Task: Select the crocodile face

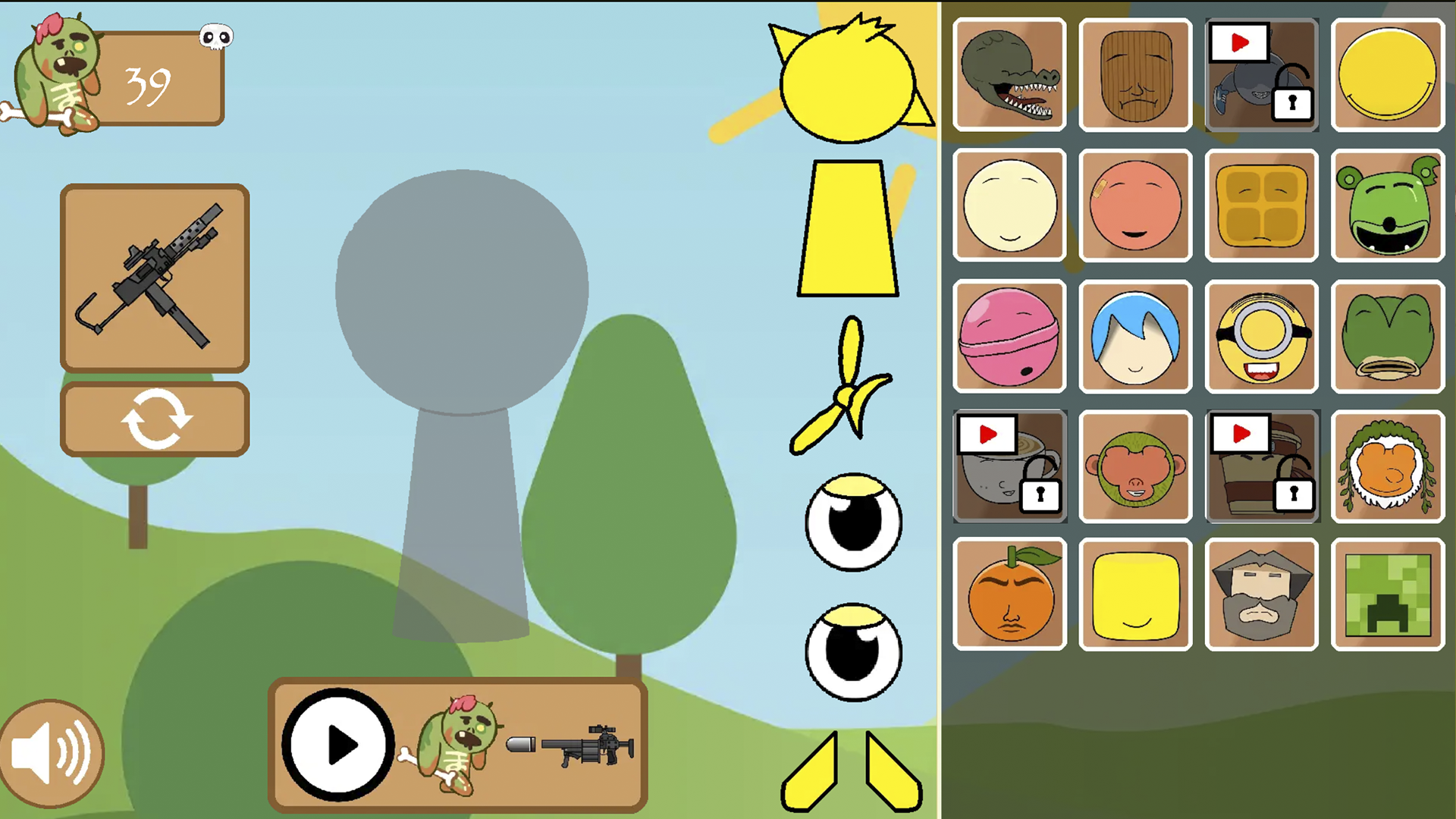Action: tap(1009, 76)
